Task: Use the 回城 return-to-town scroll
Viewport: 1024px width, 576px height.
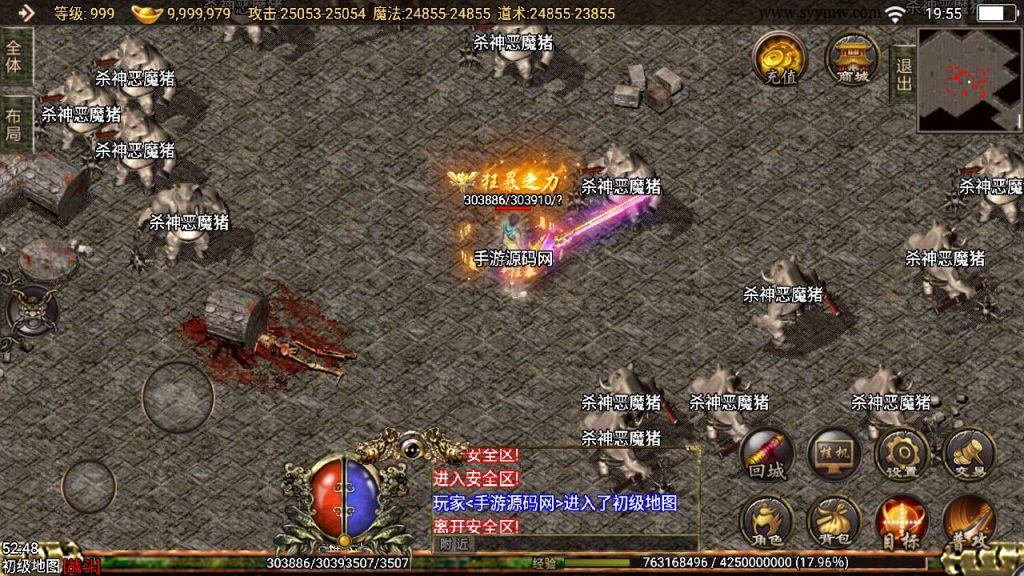Action: 767,456
